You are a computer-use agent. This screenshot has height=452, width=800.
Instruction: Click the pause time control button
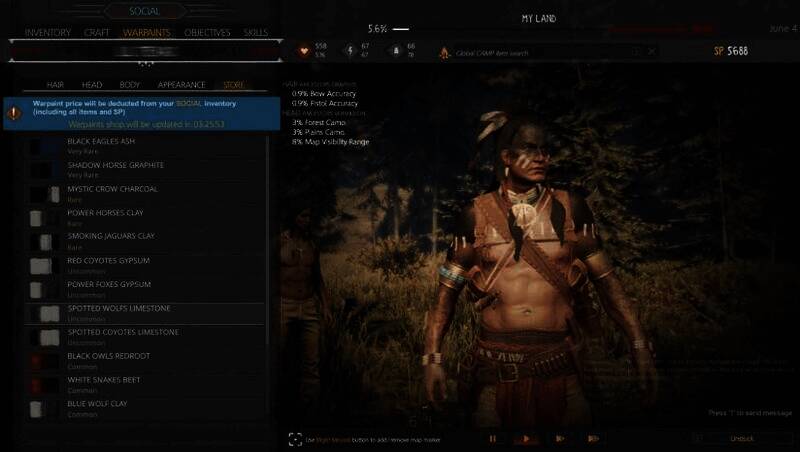(492, 438)
